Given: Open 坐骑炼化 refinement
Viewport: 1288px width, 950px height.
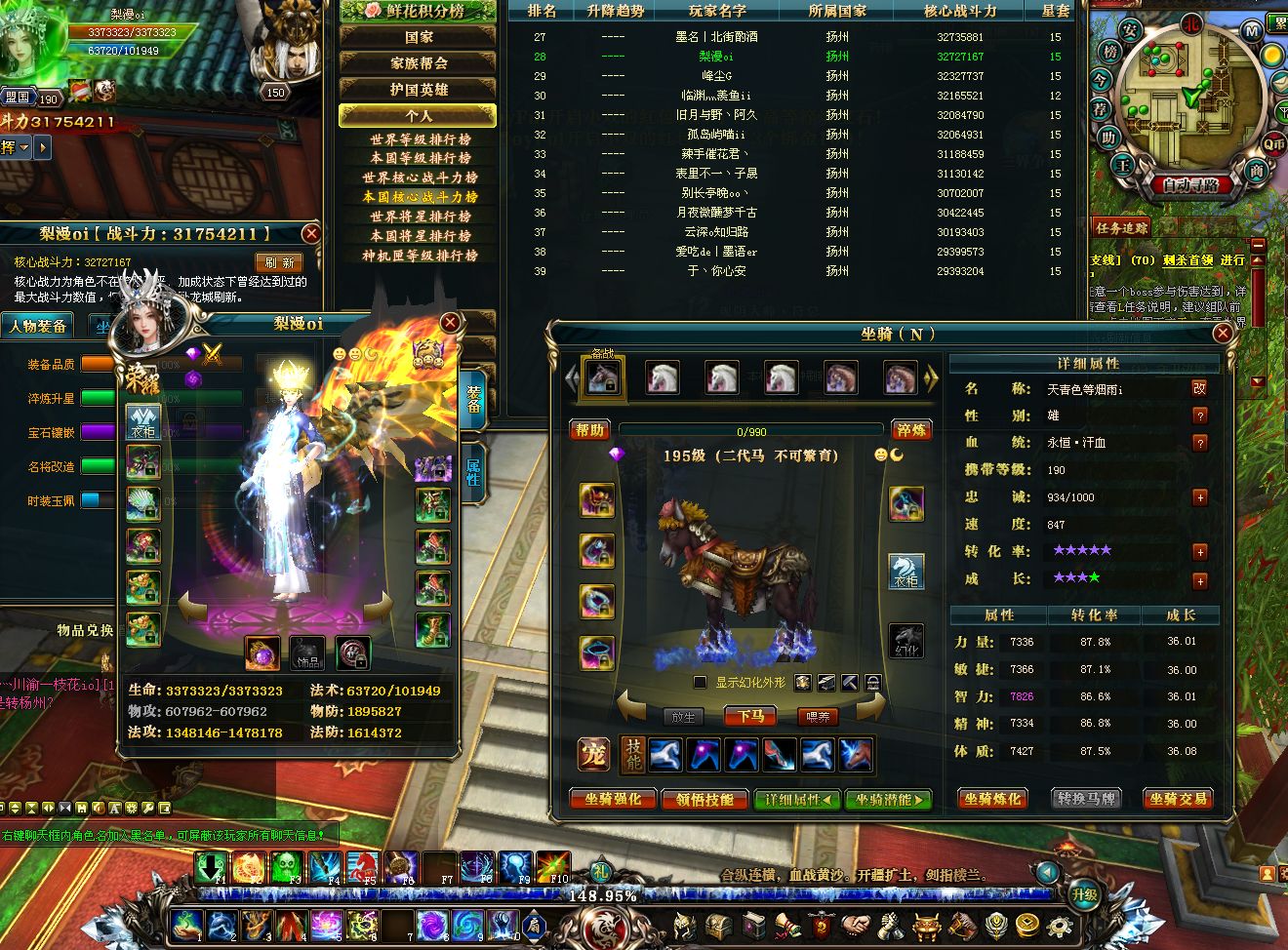Looking at the screenshot, I should click(x=992, y=799).
